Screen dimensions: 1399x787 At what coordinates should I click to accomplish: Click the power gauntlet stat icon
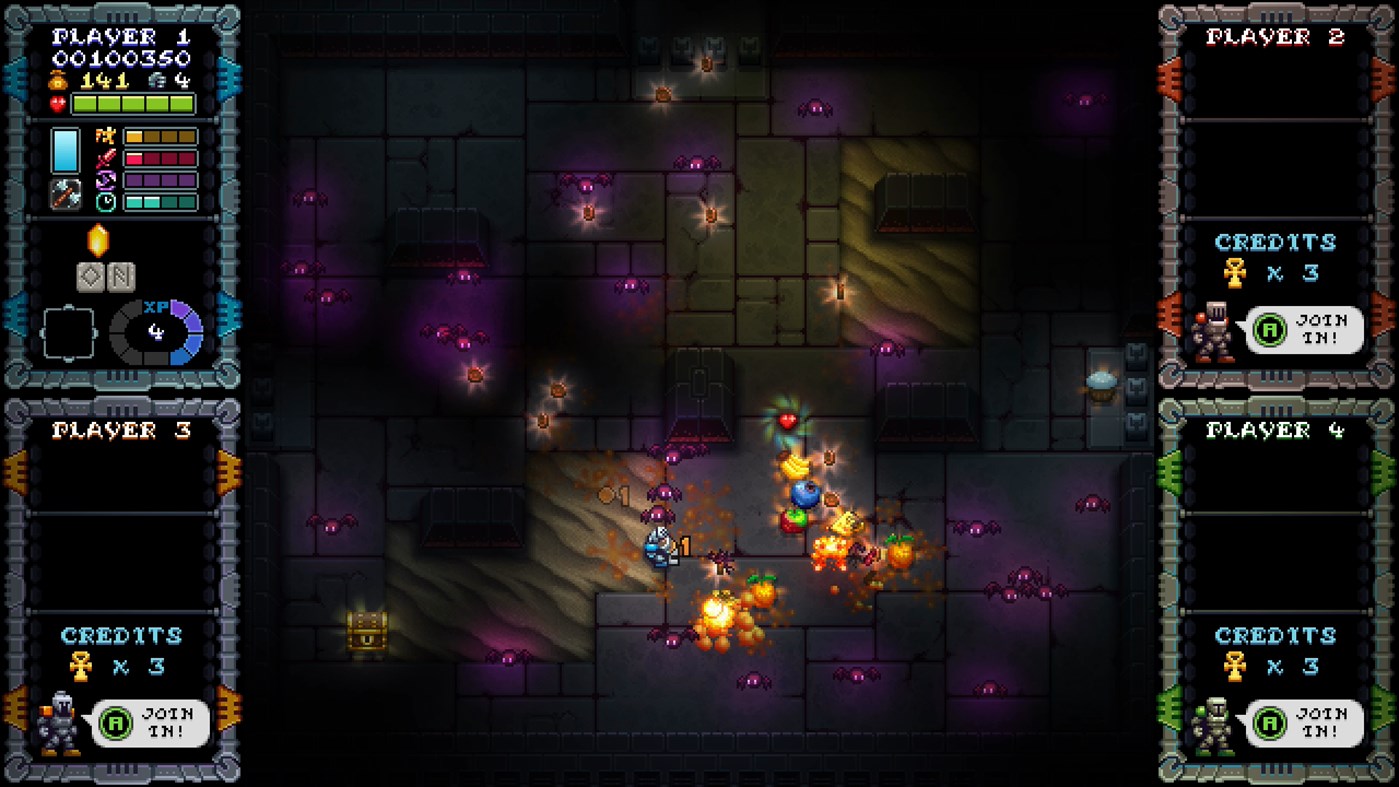click(x=104, y=136)
